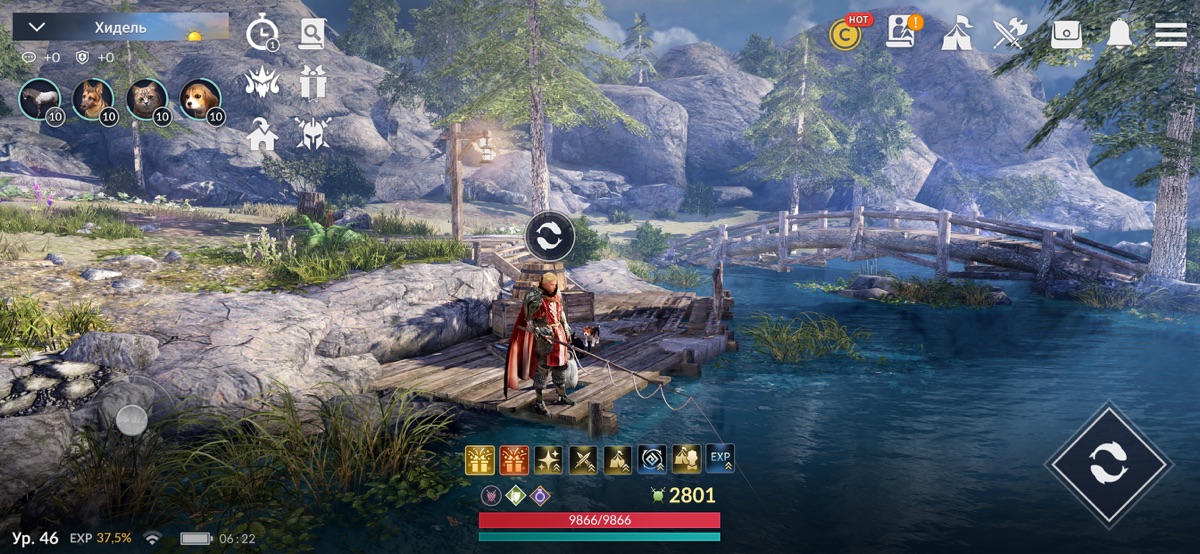Viewport: 1200px width, 554px height.
Task: Open the HOT gold coin shop
Action: pyautogui.click(x=846, y=34)
